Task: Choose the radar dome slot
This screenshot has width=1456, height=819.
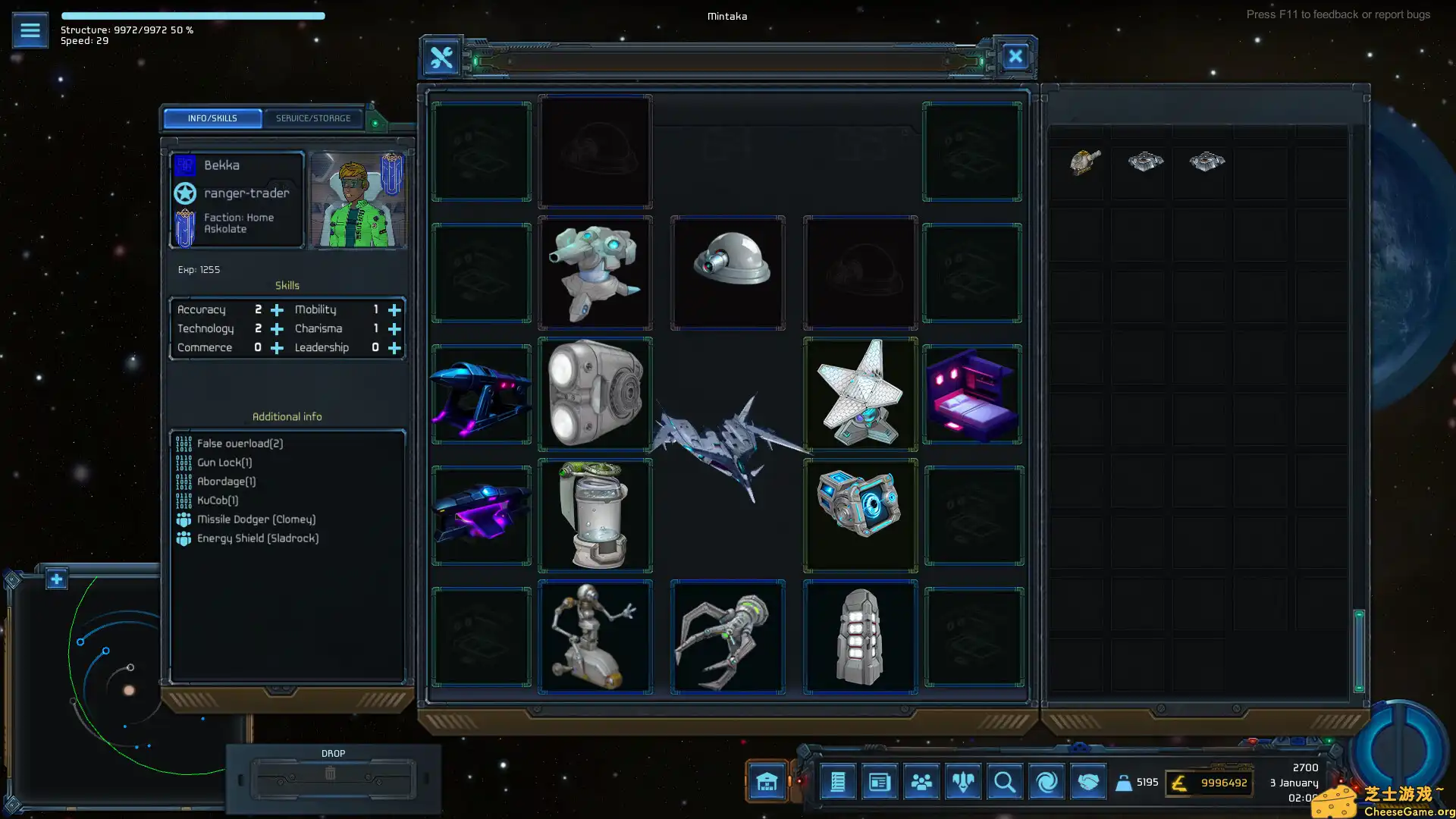Action: pyautogui.click(x=728, y=273)
